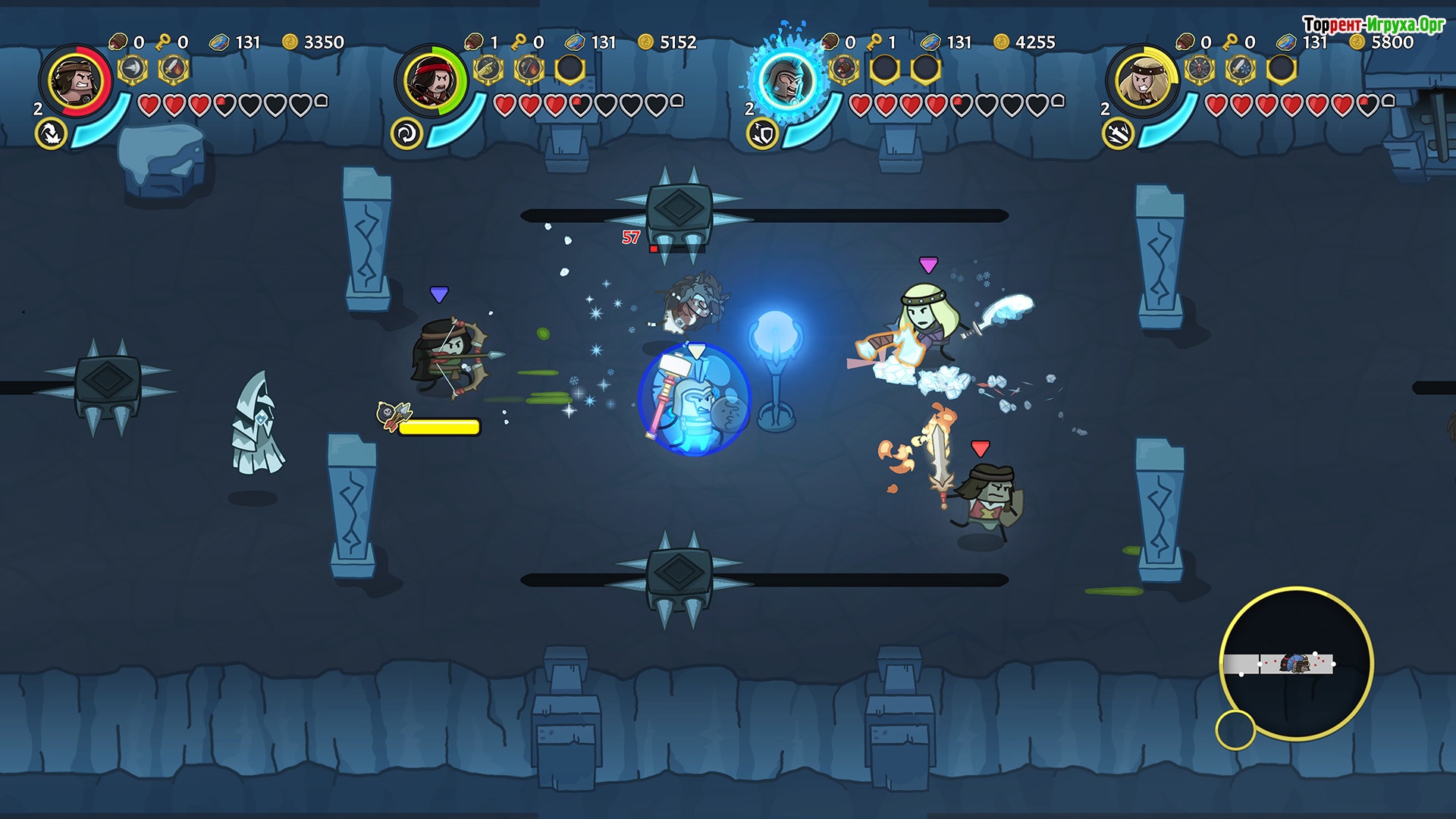Select the blonde warrior player portrait
The width and height of the screenshot is (1456, 819).
coord(1143,80)
